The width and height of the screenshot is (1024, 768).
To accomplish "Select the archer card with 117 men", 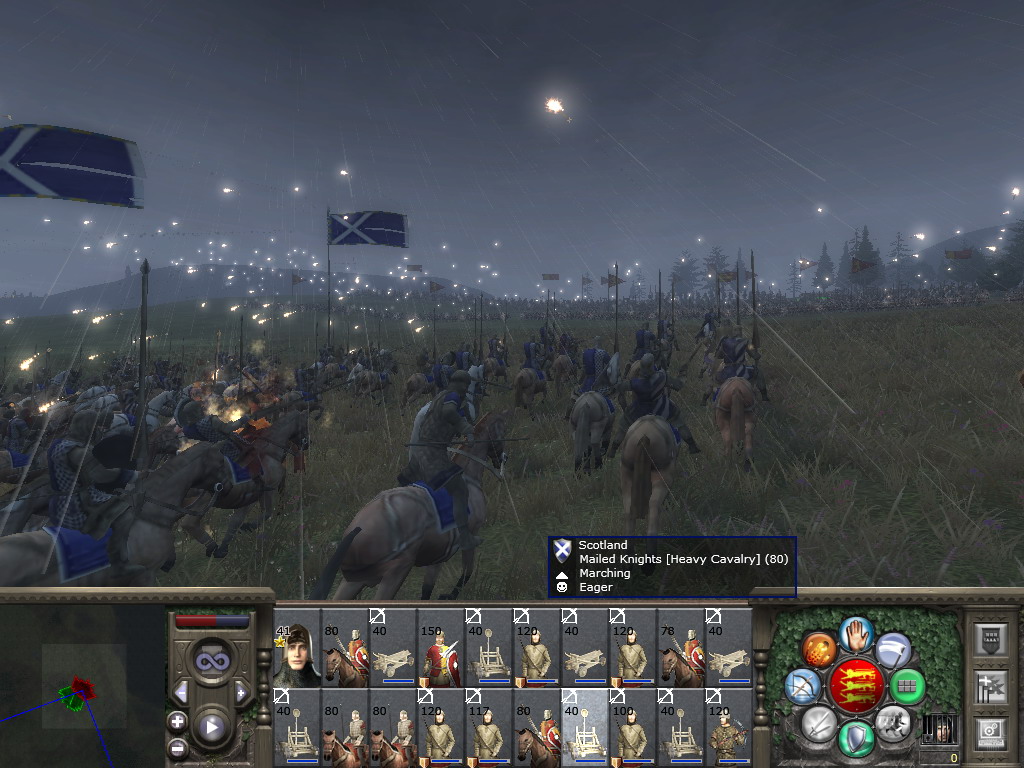I will click(x=489, y=728).
